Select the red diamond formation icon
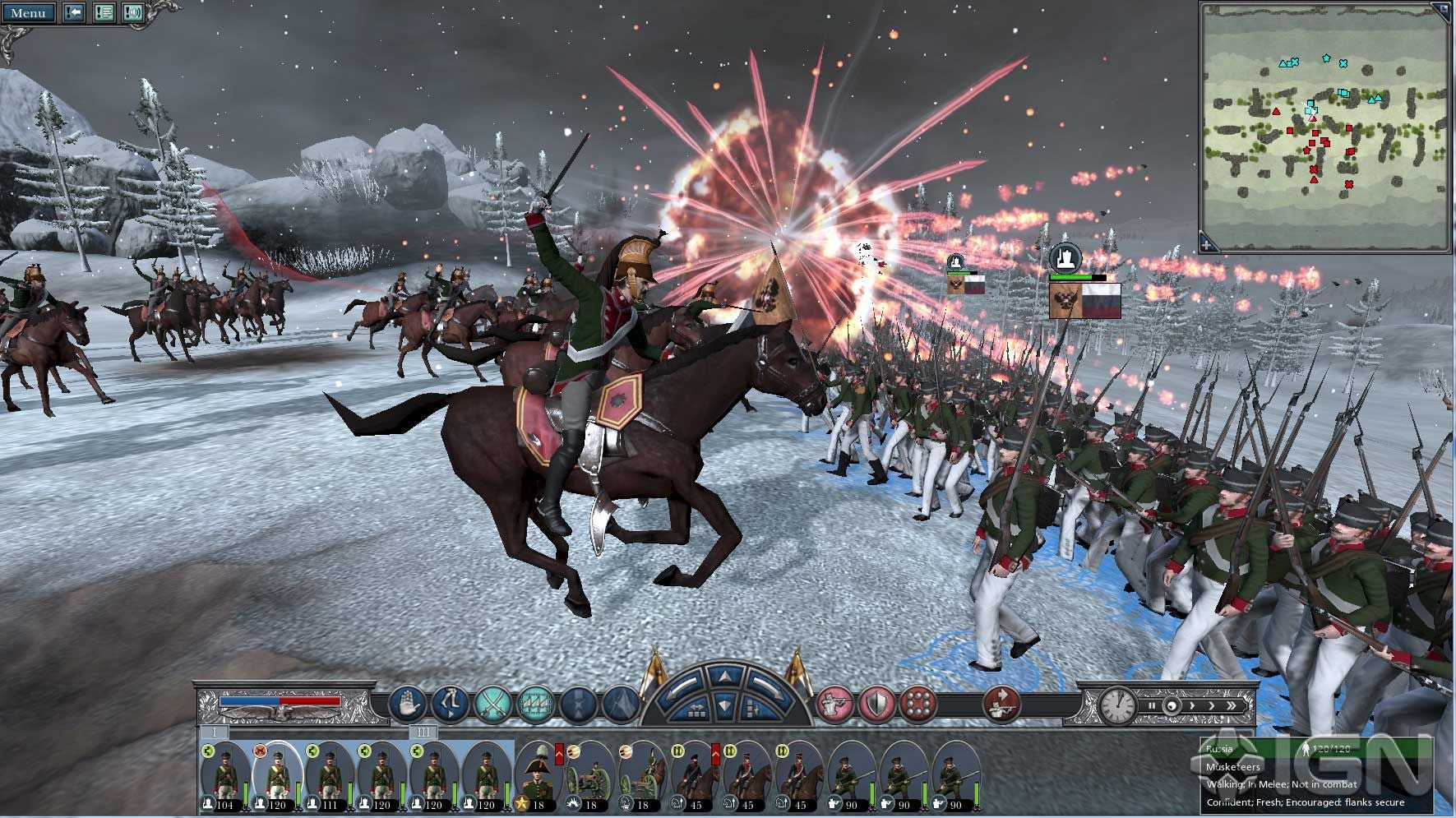This screenshot has width=1456, height=818. click(919, 705)
